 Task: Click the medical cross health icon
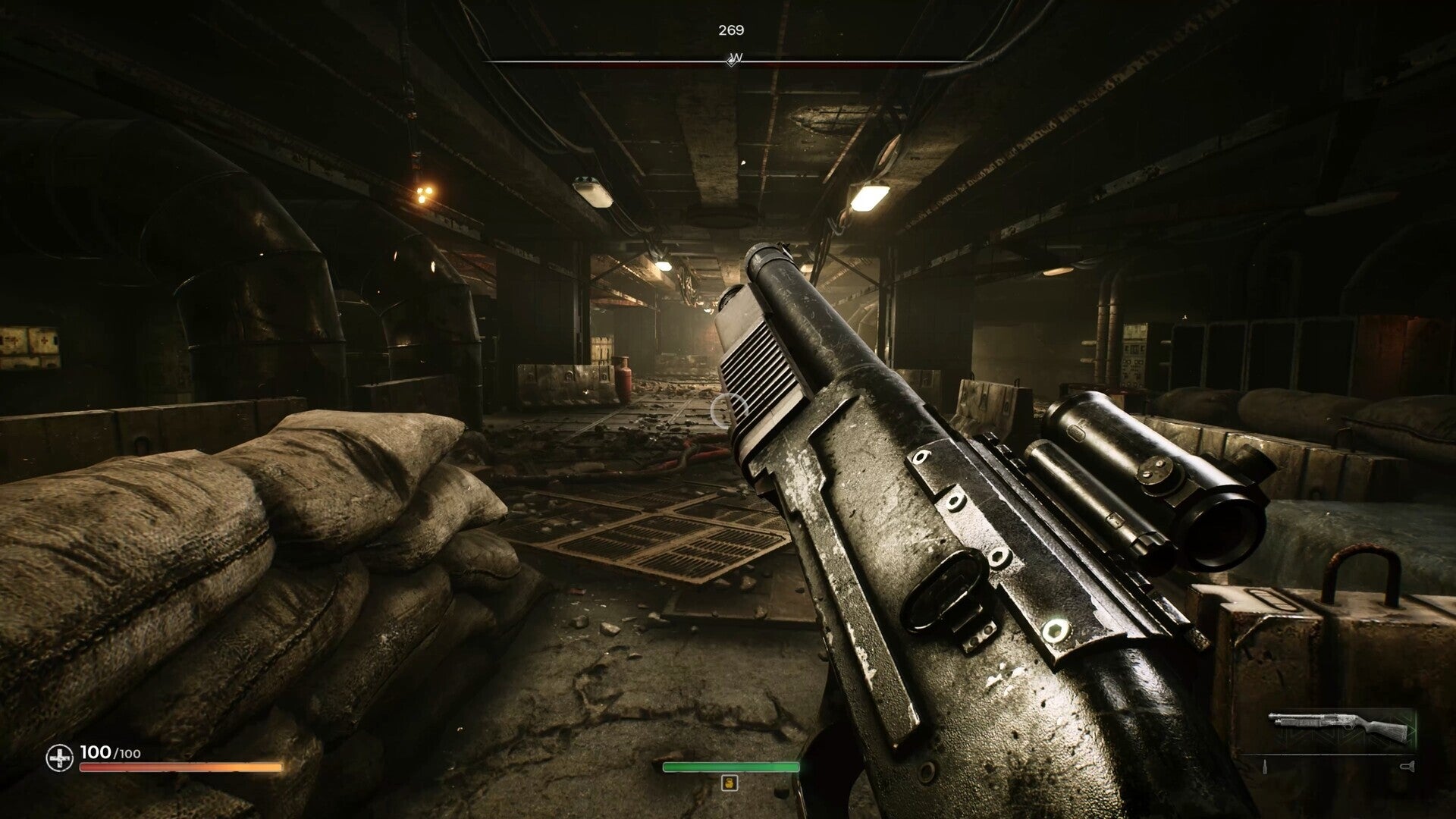click(59, 757)
